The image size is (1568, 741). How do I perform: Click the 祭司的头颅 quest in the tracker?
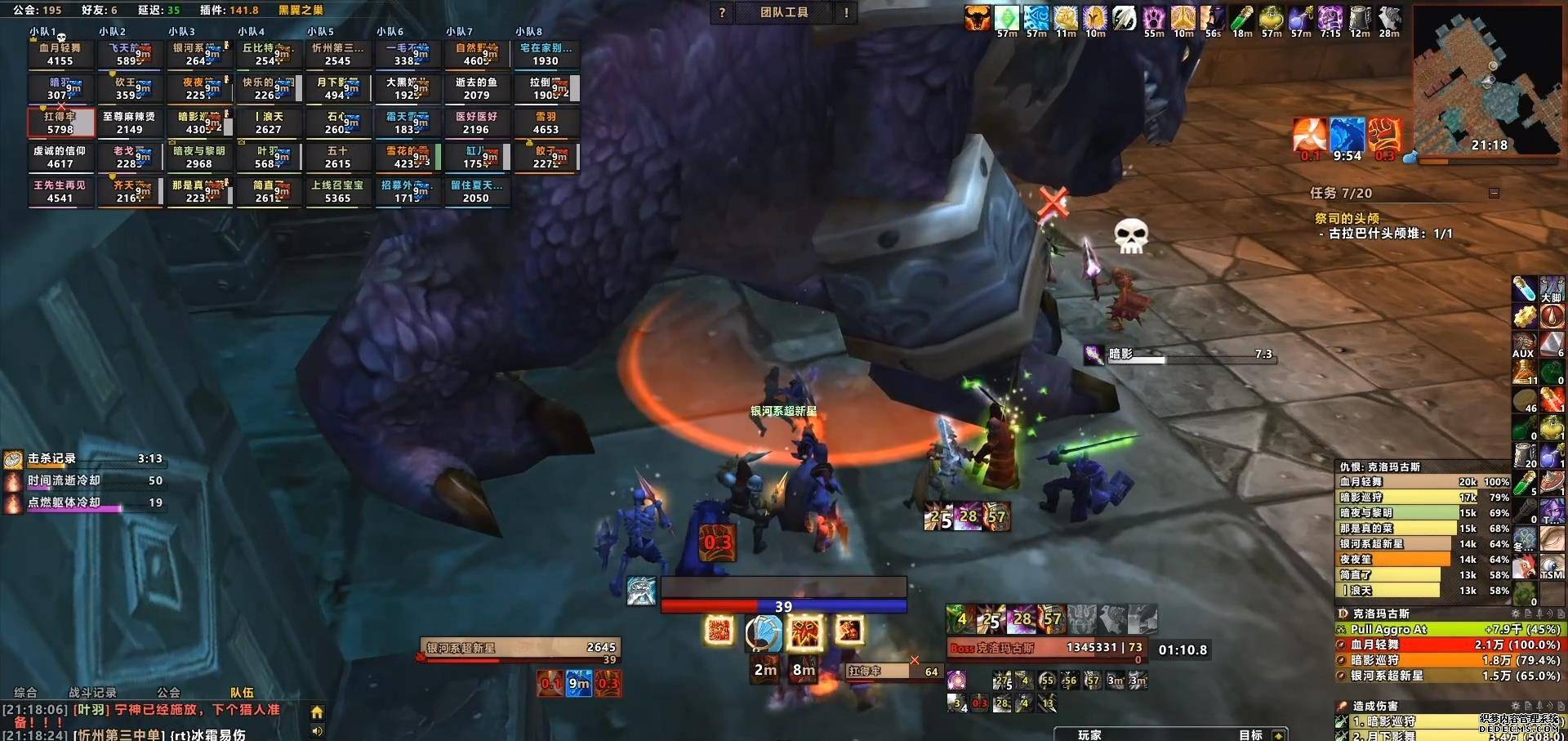click(x=1347, y=218)
